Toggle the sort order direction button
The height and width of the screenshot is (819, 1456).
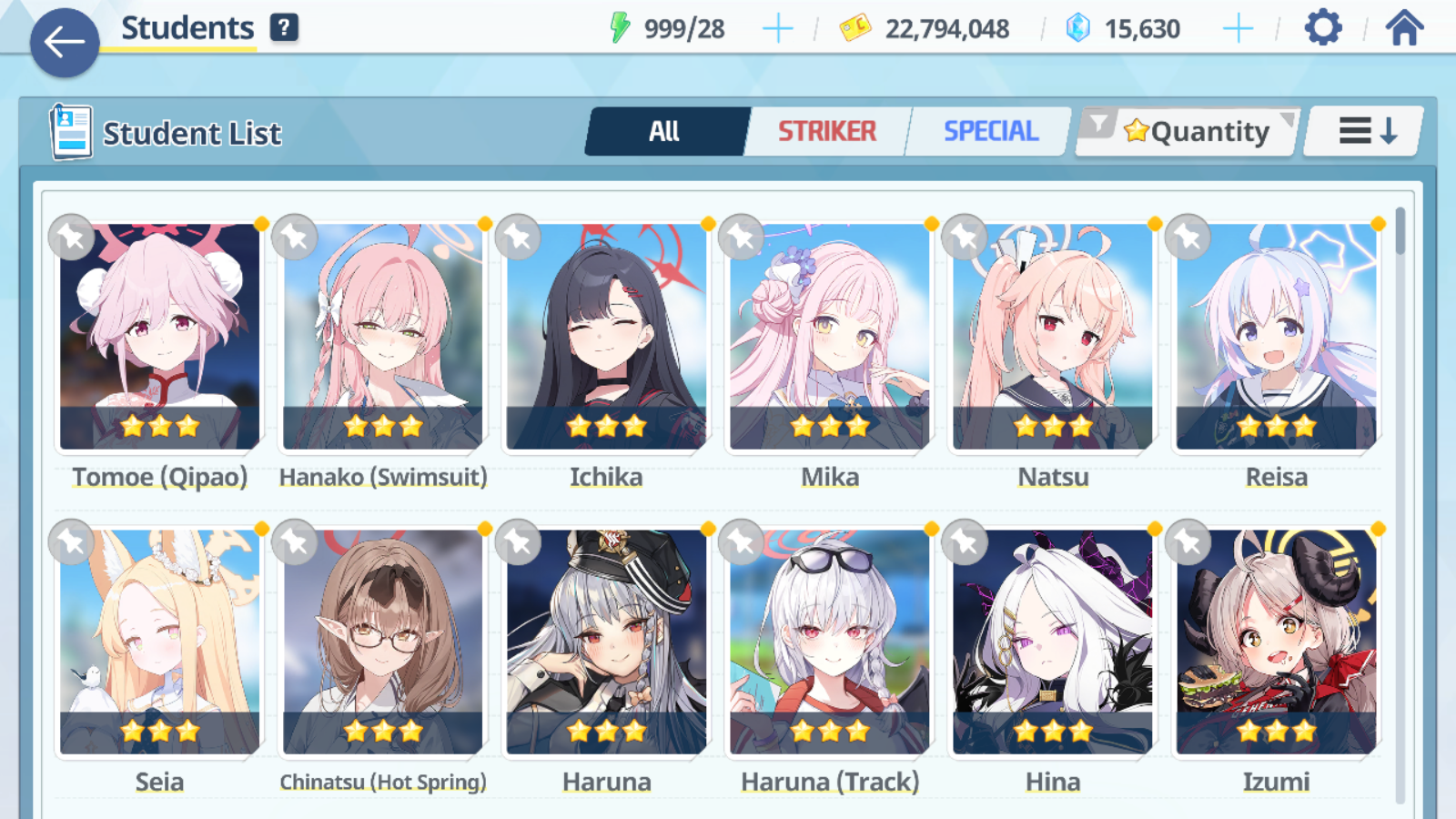click(1366, 132)
